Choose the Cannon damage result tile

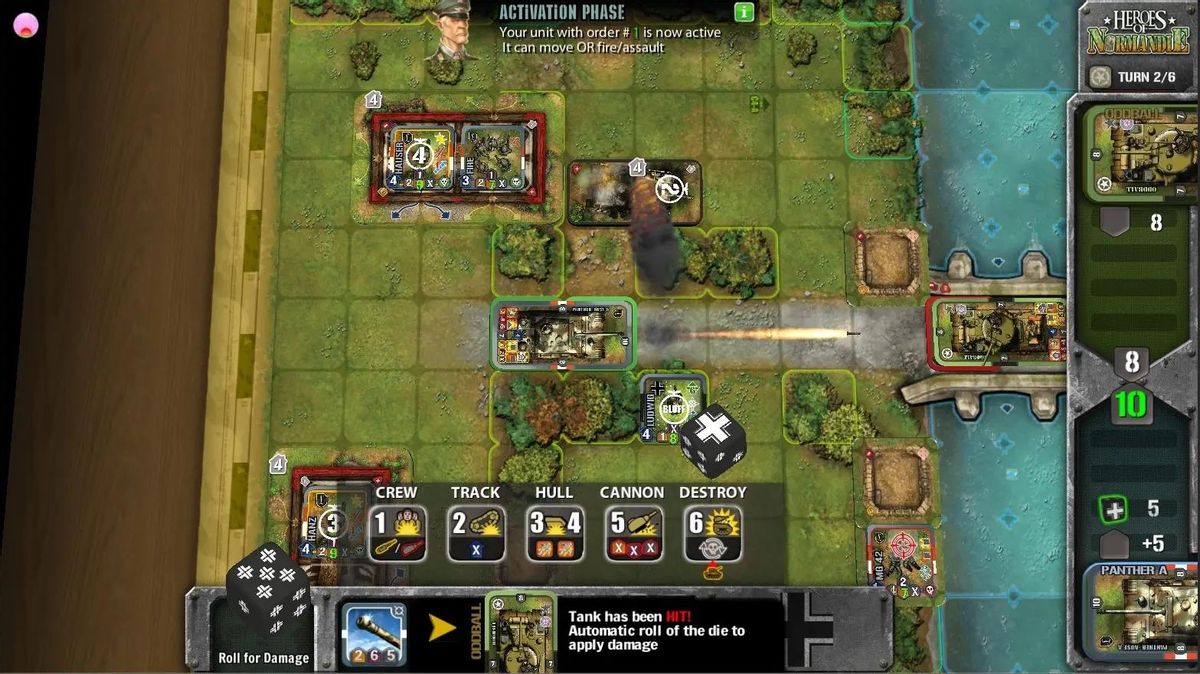point(632,533)
